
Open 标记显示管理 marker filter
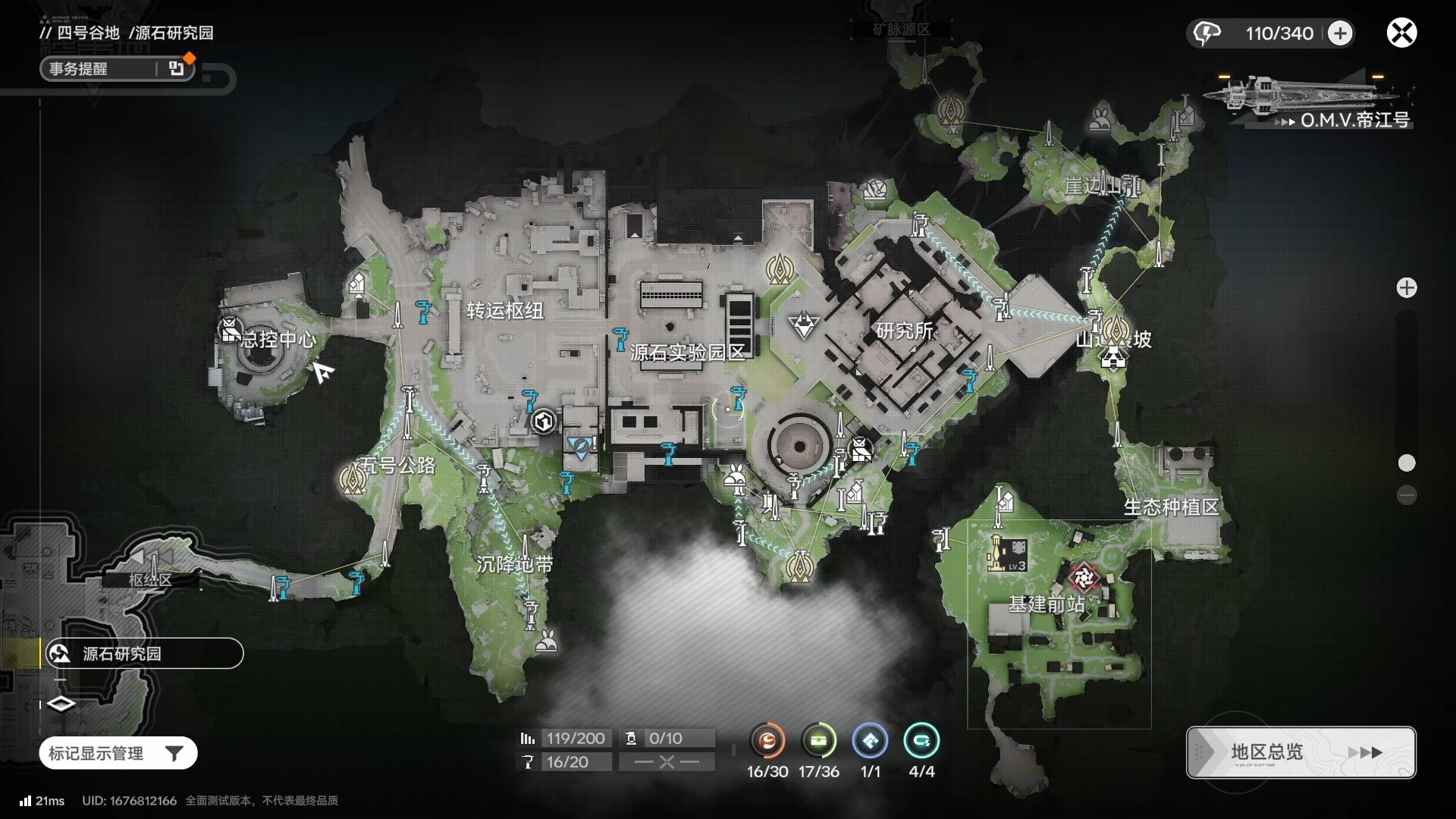(x=118, y=753)
